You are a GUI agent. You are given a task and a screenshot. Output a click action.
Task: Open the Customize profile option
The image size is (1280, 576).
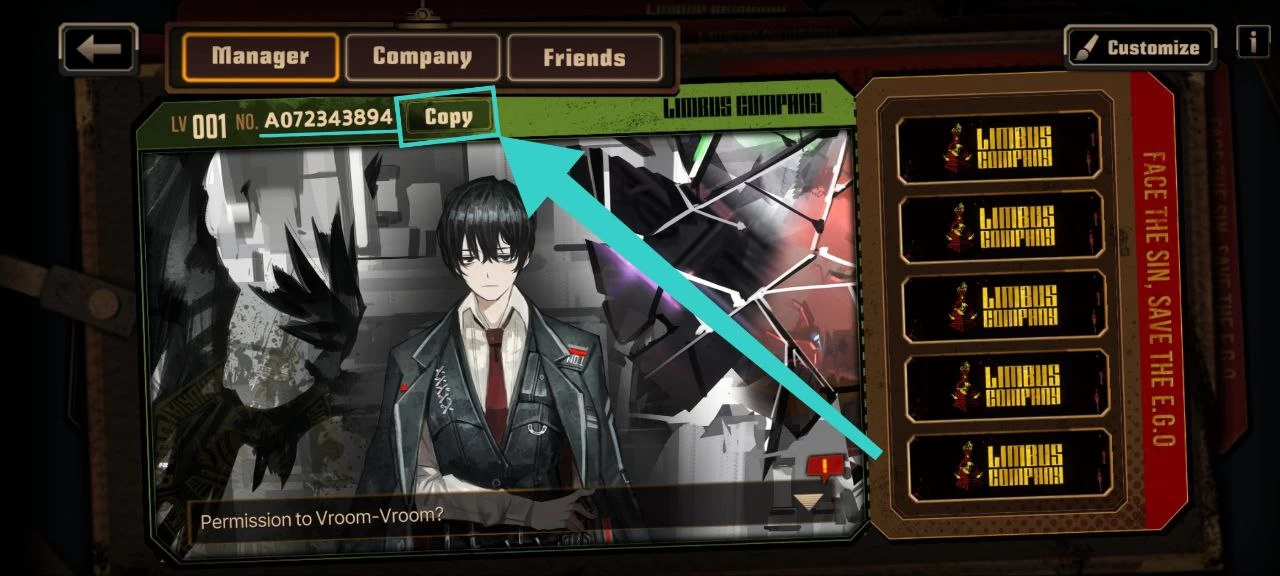[1139, 47]
